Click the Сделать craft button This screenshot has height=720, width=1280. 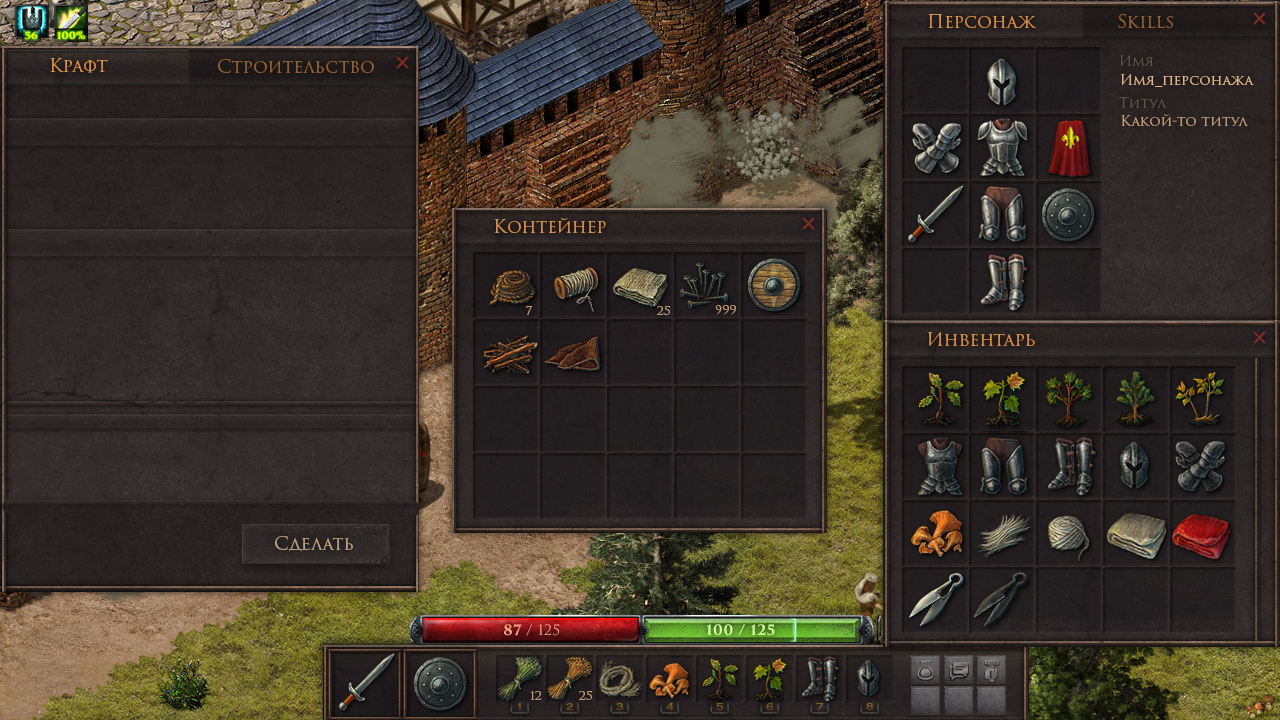tap(314, 544)
